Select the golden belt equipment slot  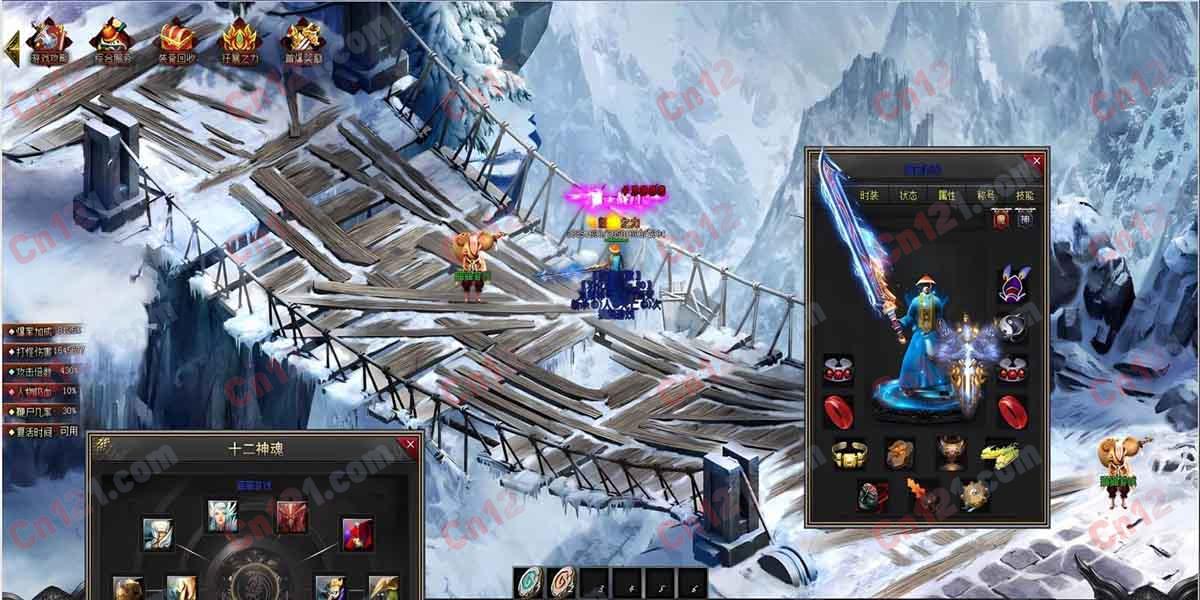pyautogui.click(x=848, y=454)
